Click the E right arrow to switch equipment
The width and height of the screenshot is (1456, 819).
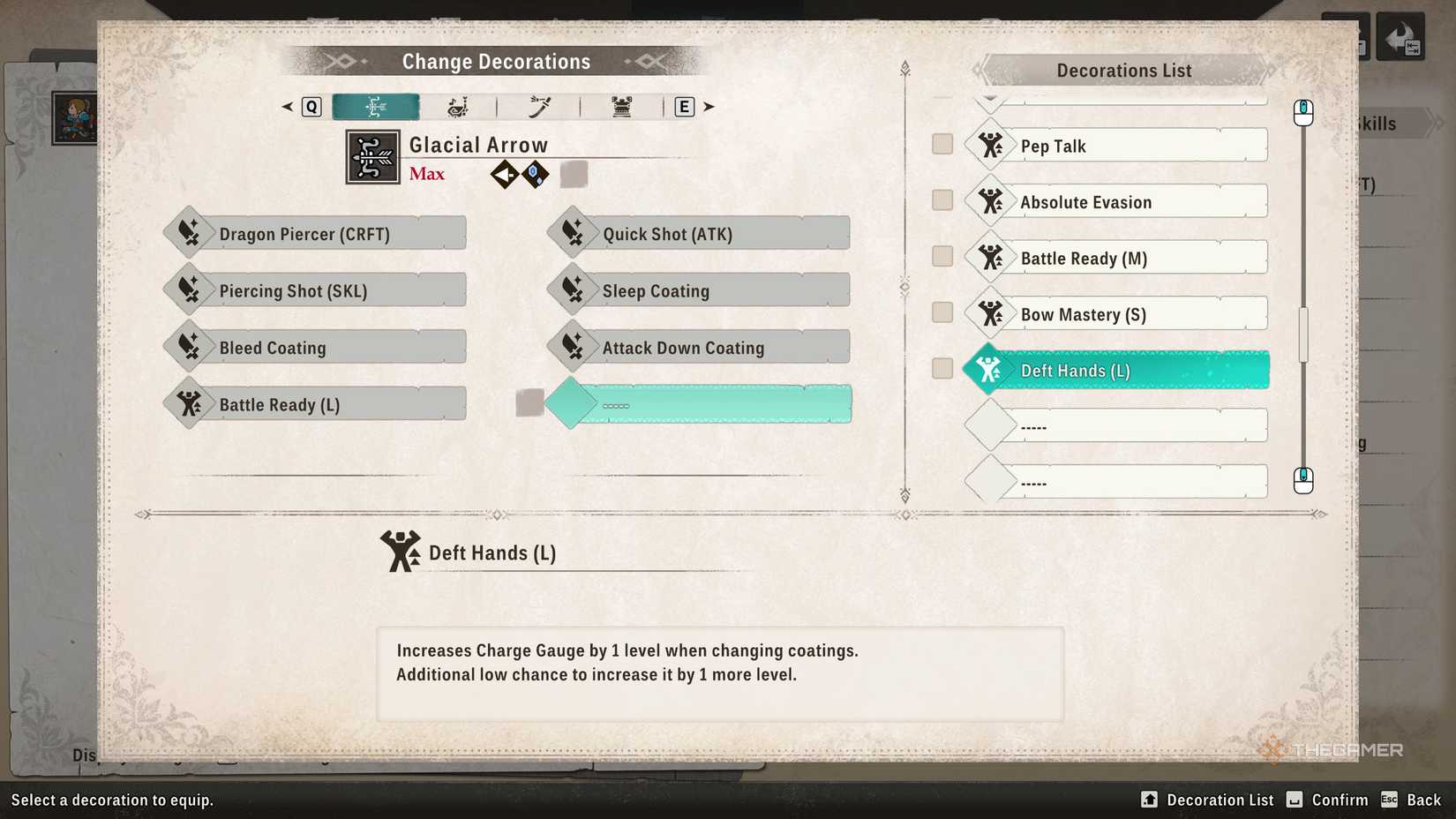pyautogui.click(x=709, y=106)
